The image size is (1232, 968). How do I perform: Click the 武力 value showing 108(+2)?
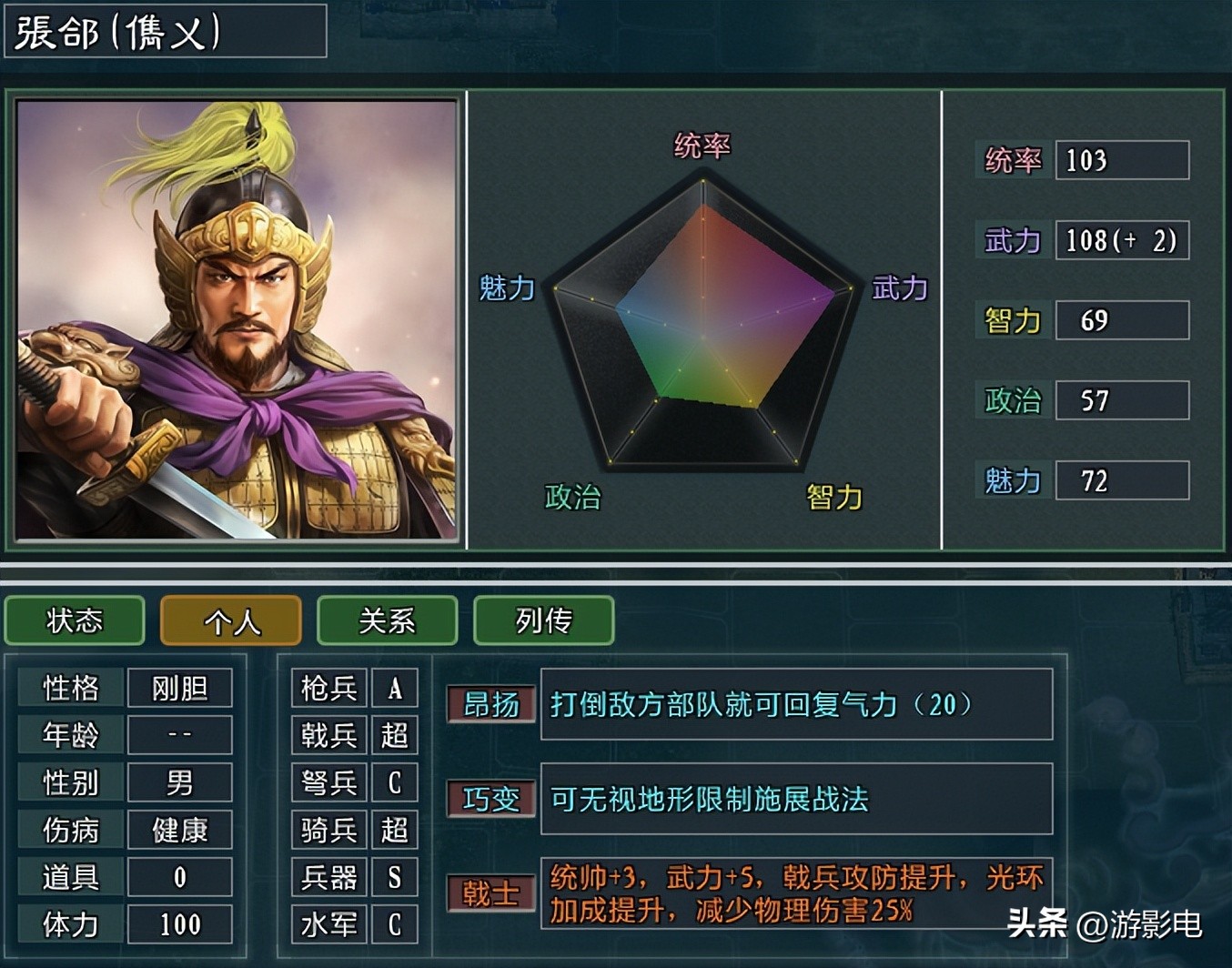coord(1121,240)
